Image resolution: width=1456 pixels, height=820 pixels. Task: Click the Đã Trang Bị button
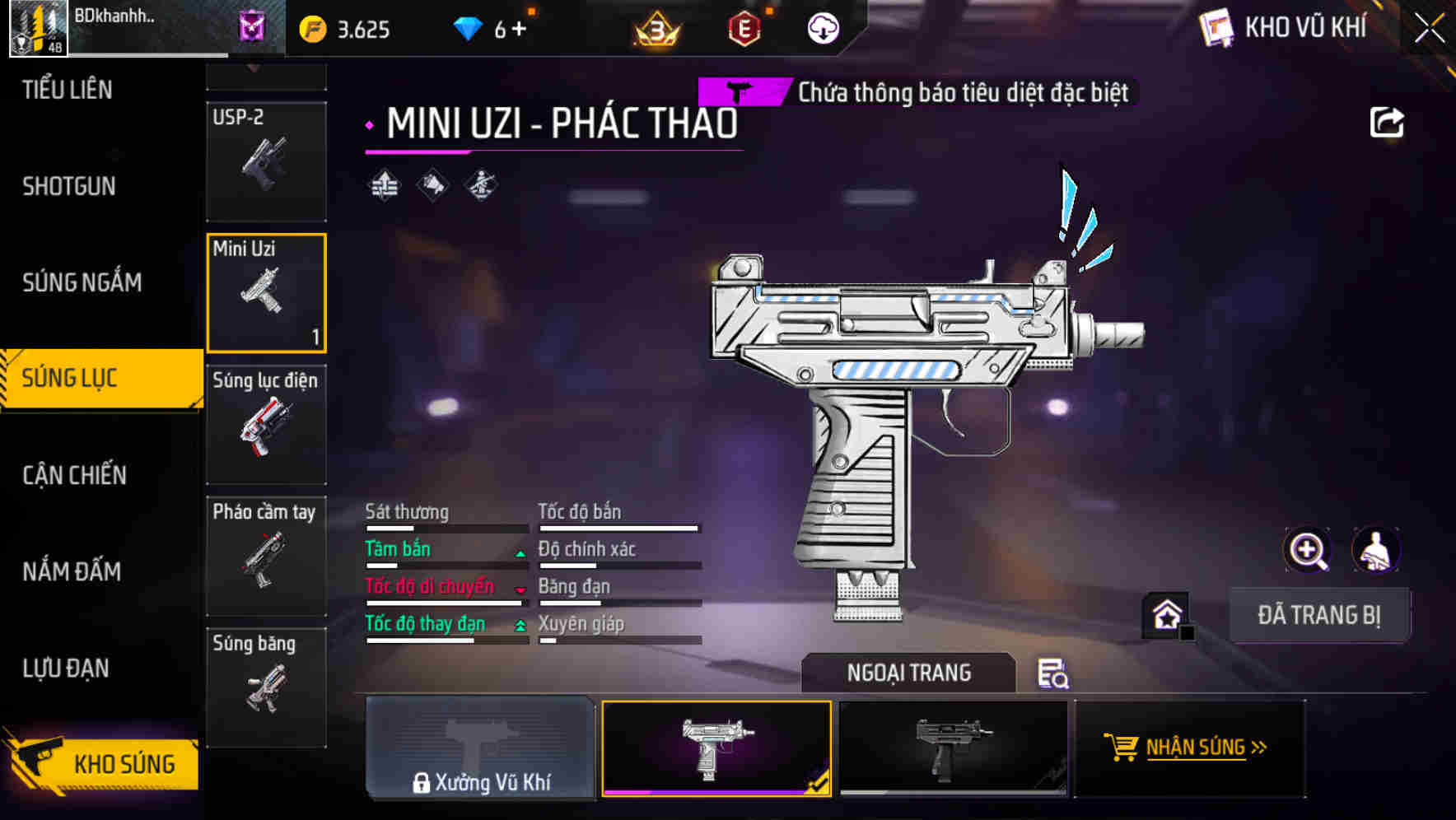tap(1318, 615)
